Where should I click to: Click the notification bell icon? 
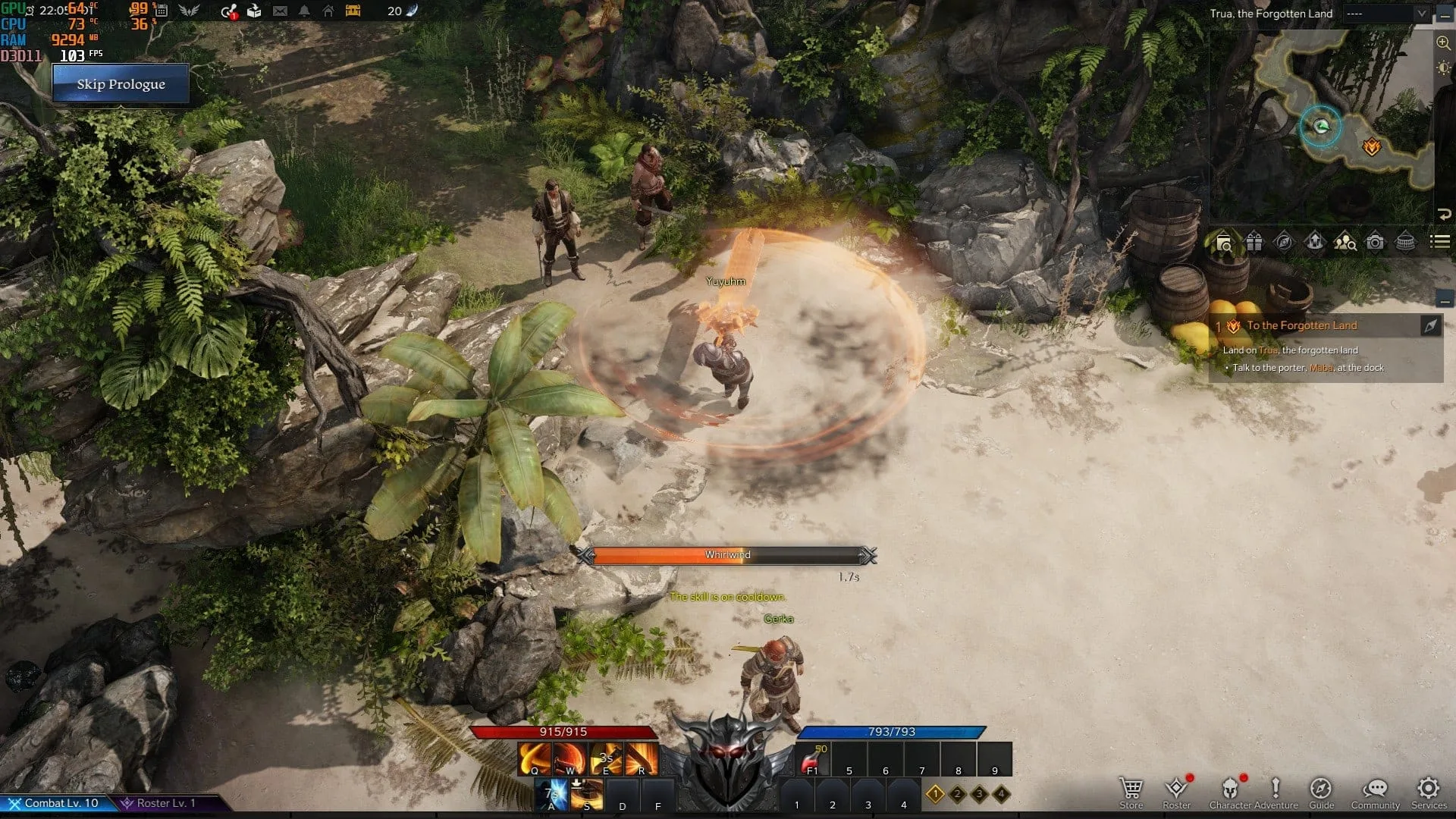(x=304, y=11)
